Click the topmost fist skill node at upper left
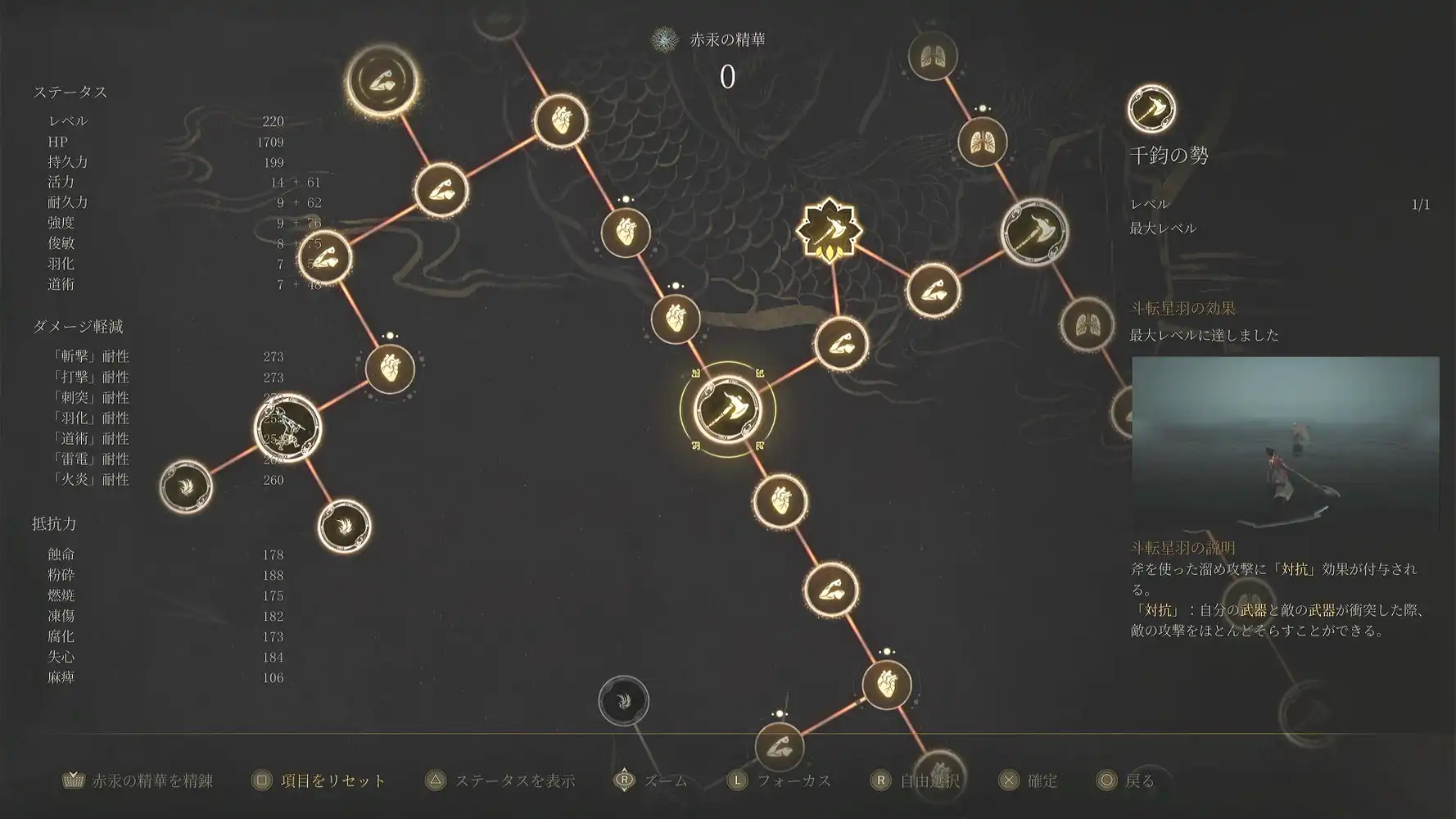 [382, 82]
